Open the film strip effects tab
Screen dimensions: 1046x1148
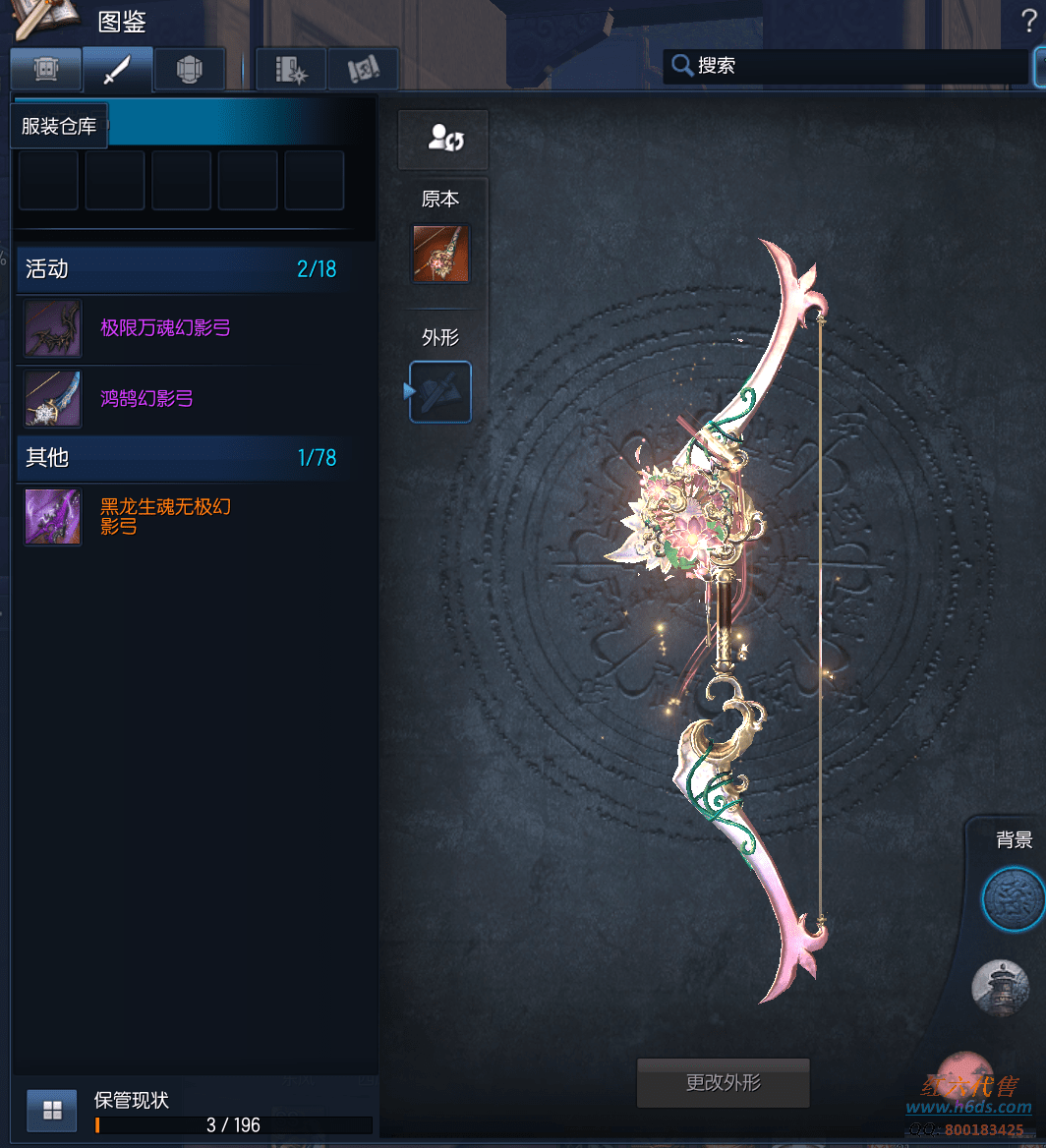(x=291, y=70)
